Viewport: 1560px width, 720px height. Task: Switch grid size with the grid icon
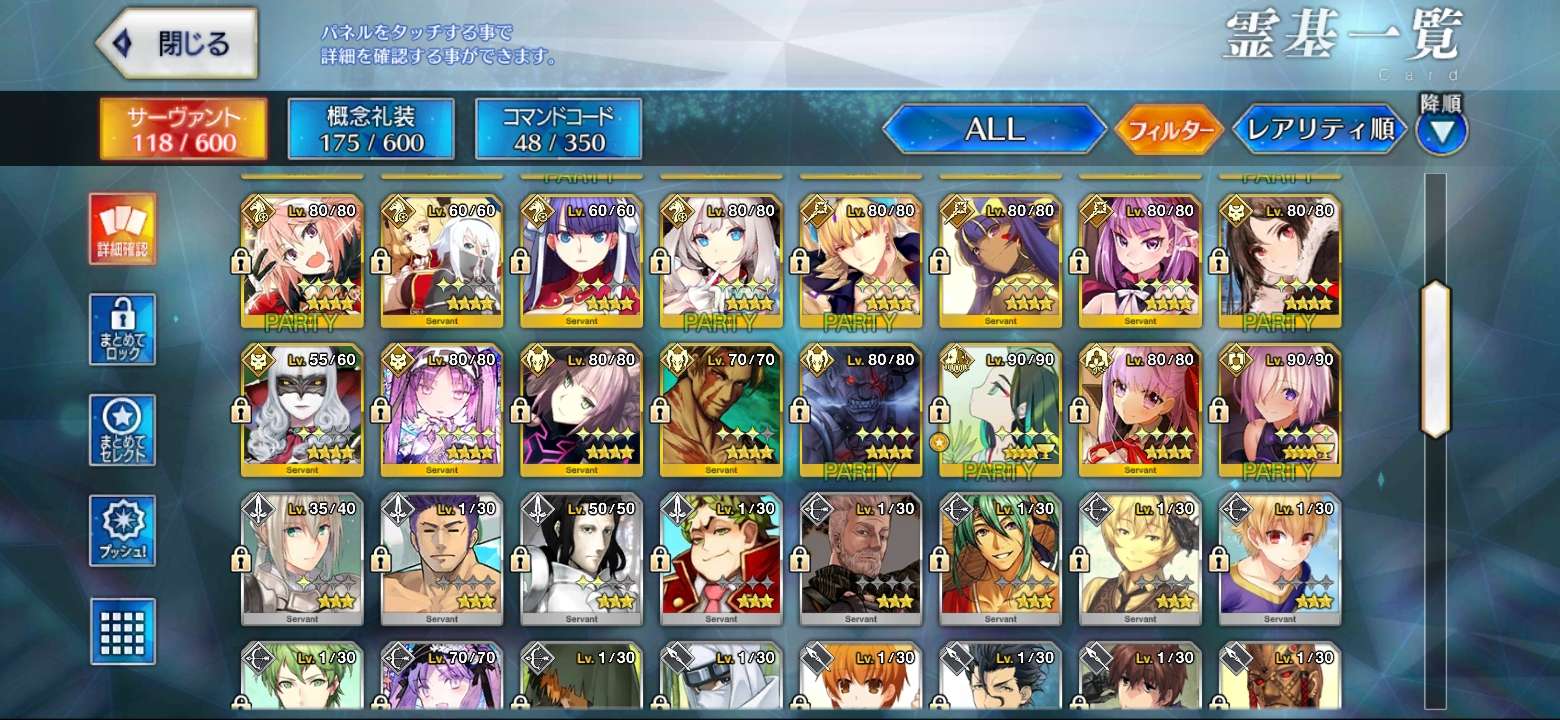point(122,631)
